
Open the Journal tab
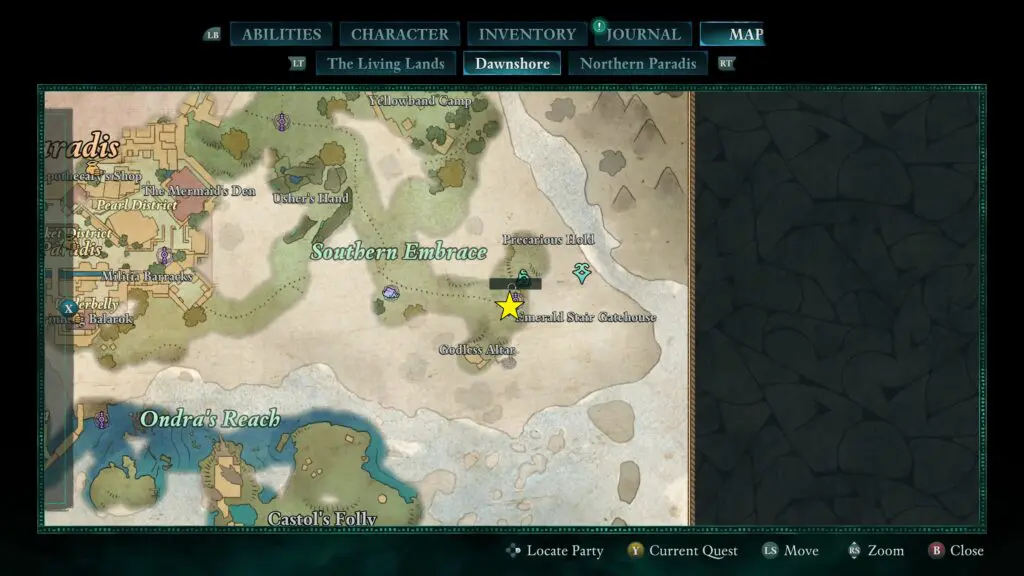tap(643, 34)
